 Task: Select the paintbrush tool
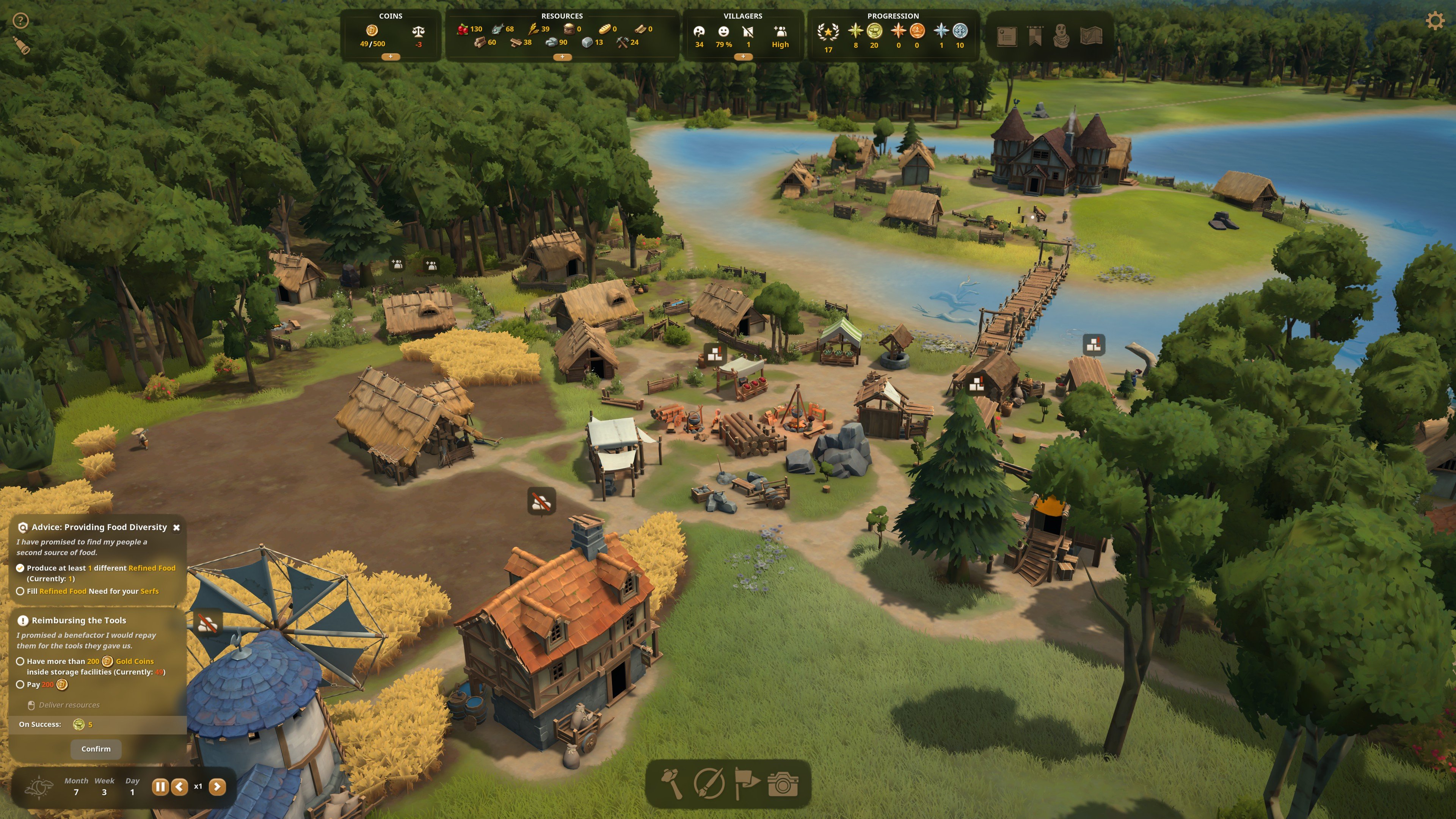point(709,783)
